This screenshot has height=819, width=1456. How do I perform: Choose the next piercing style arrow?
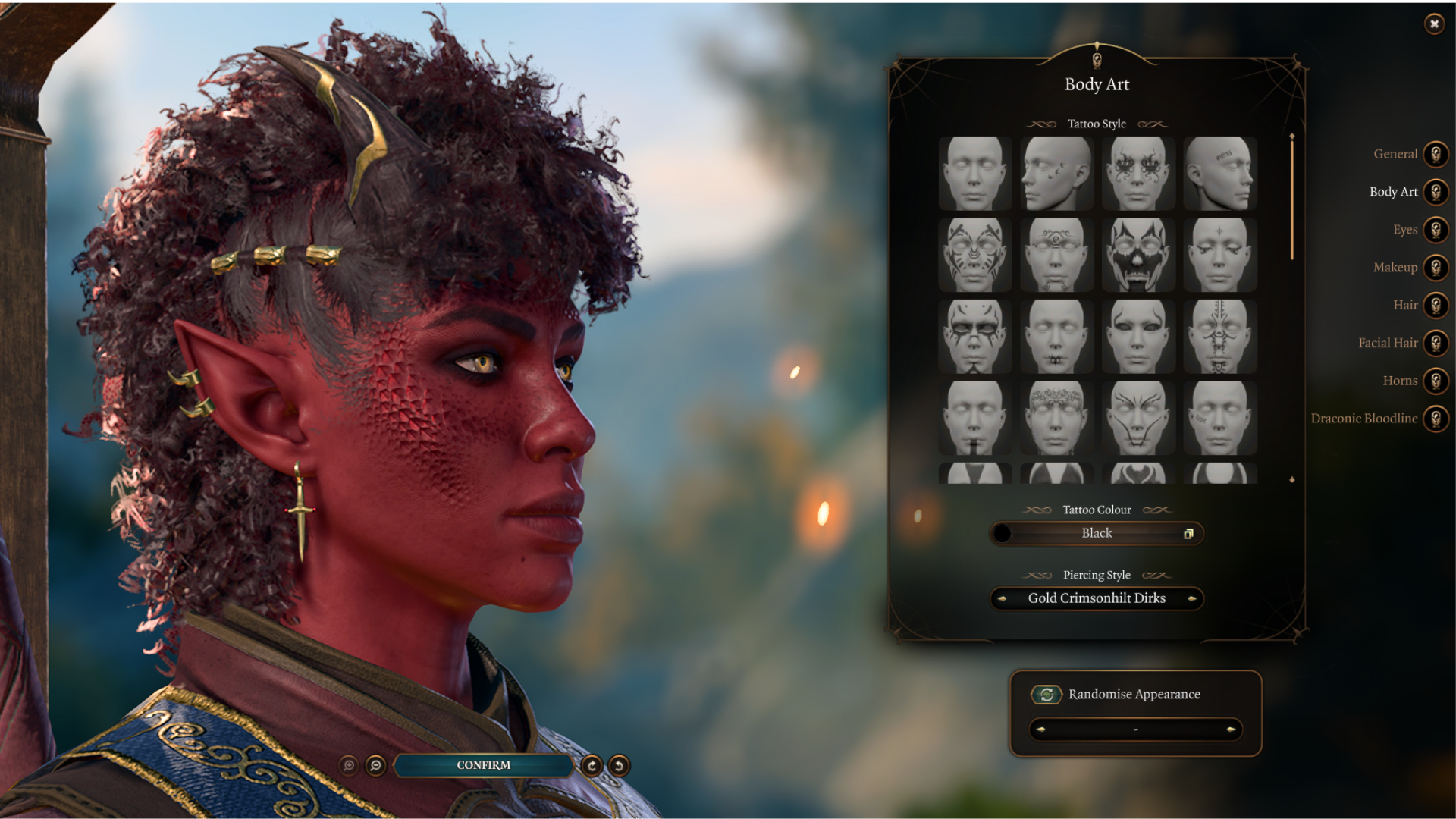1192,598
